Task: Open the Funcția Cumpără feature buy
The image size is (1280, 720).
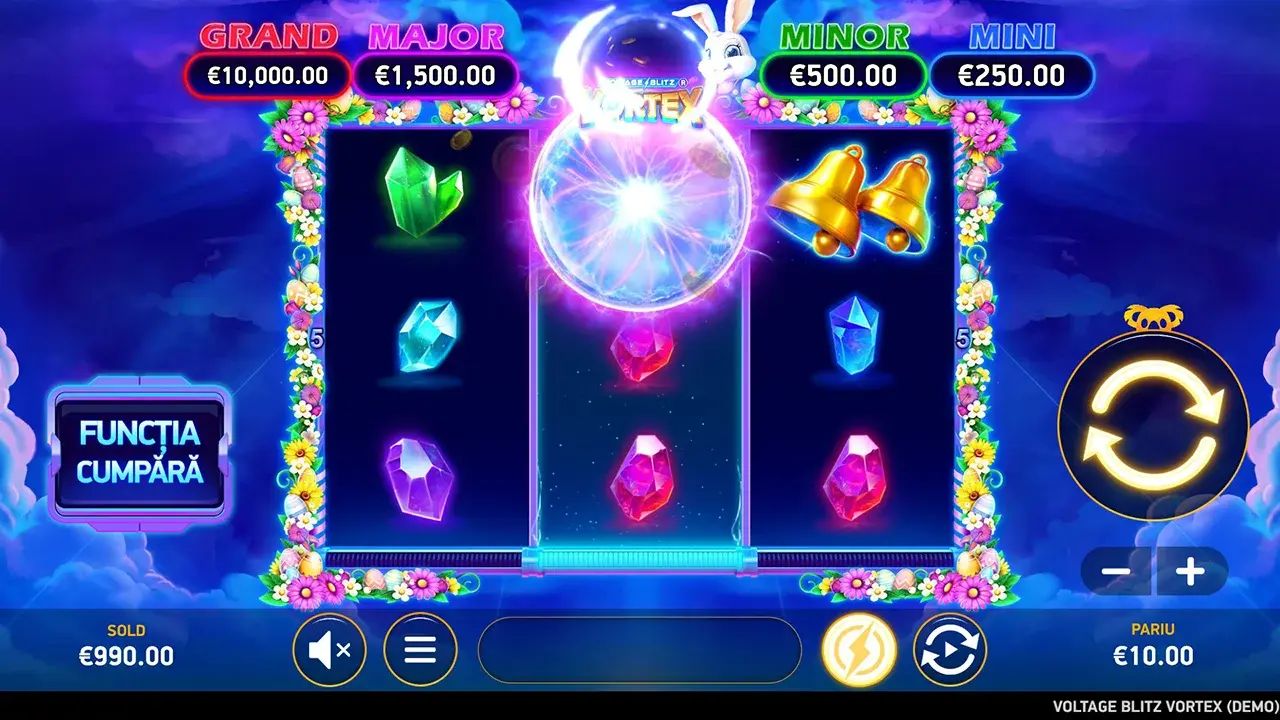Action: pyautogui.click(x=140, y=451)
